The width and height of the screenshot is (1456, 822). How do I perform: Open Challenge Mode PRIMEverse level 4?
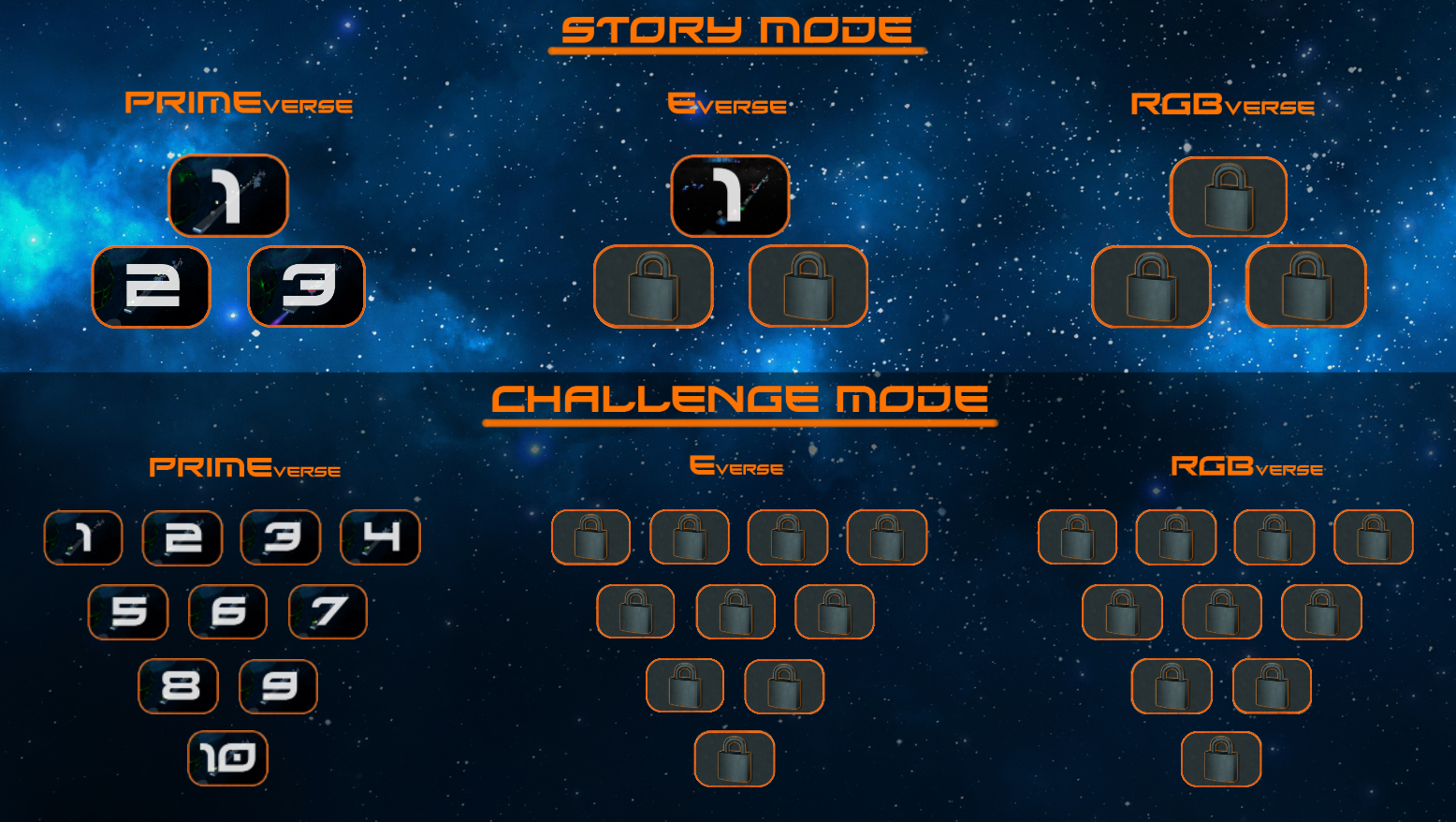(379, 537)
